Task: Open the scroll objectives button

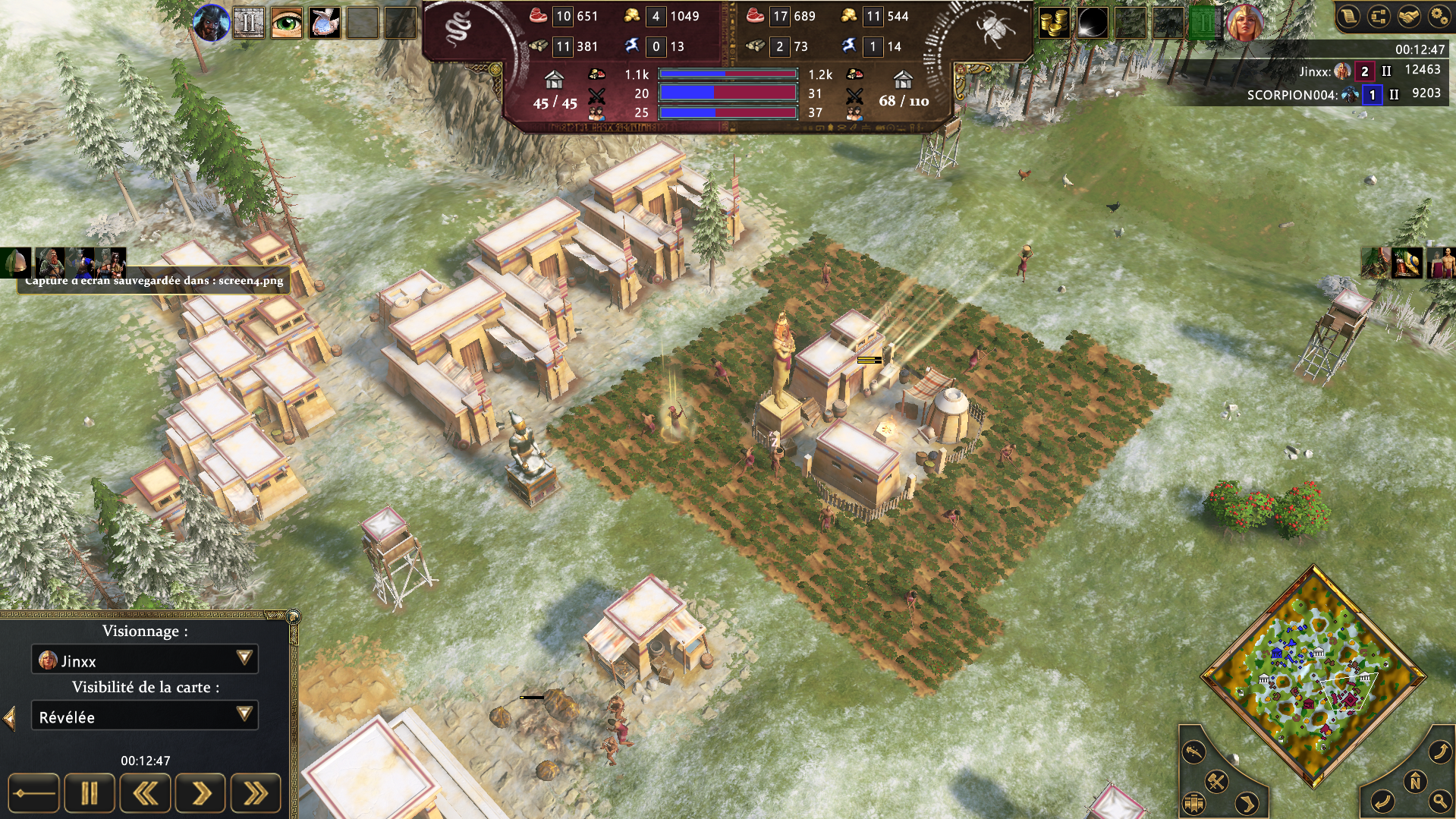Action: coord(1349,16)
